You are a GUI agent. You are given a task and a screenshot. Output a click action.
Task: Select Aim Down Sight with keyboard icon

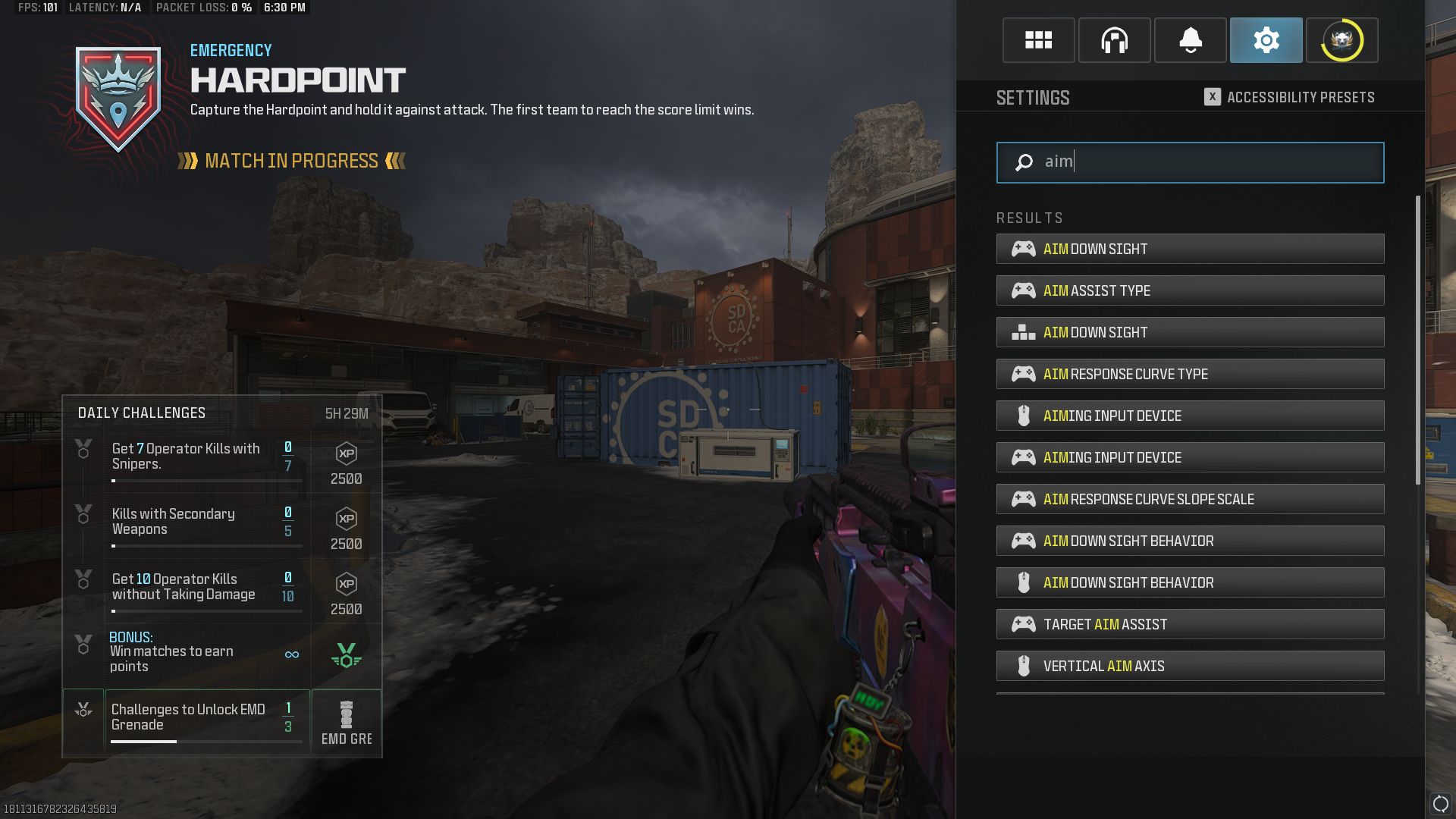1190,332
